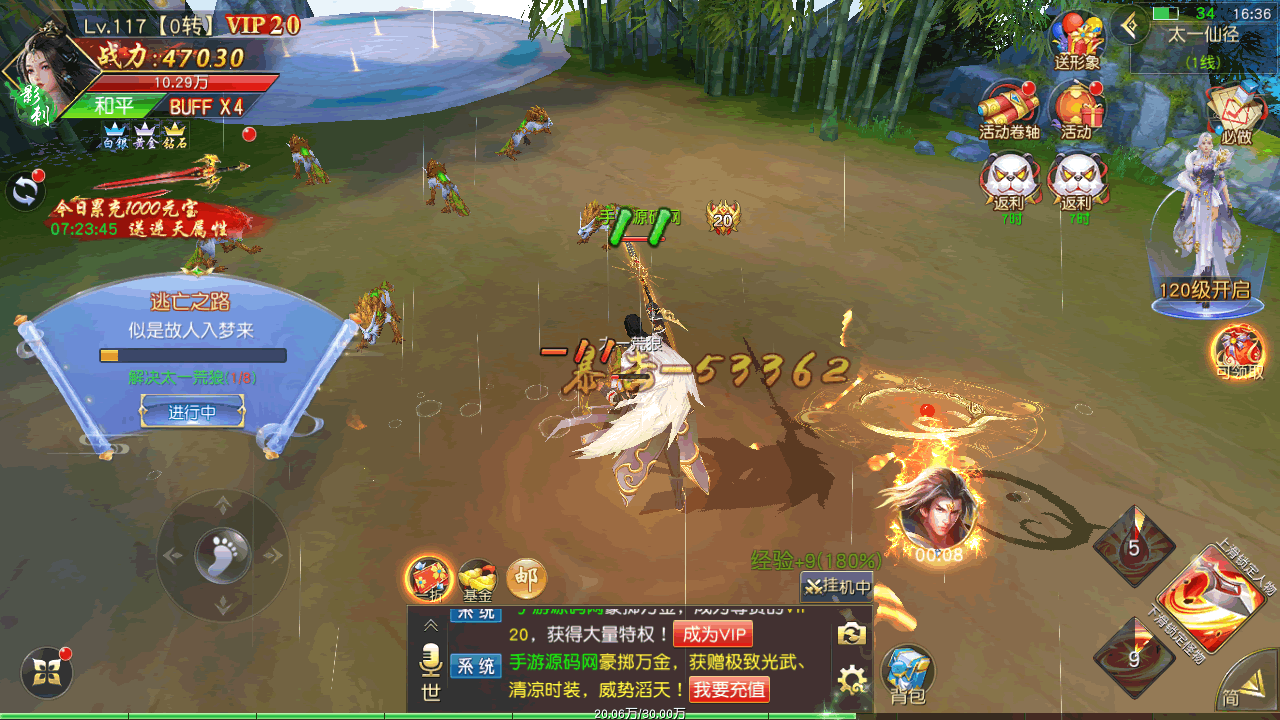
Task: Click the 成为VIP button
Action: [713, 634]
